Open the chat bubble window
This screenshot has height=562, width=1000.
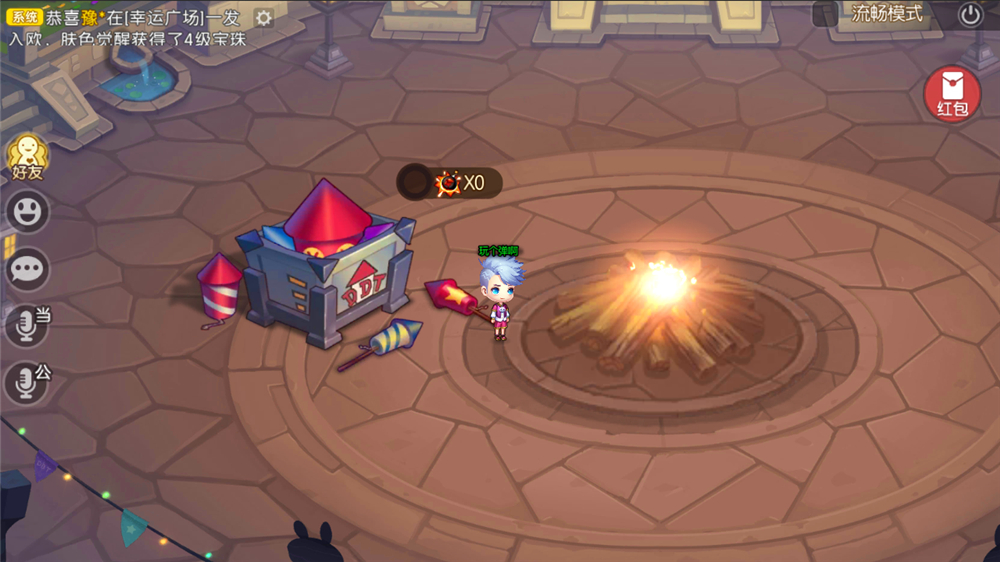[x=28, y=268]
